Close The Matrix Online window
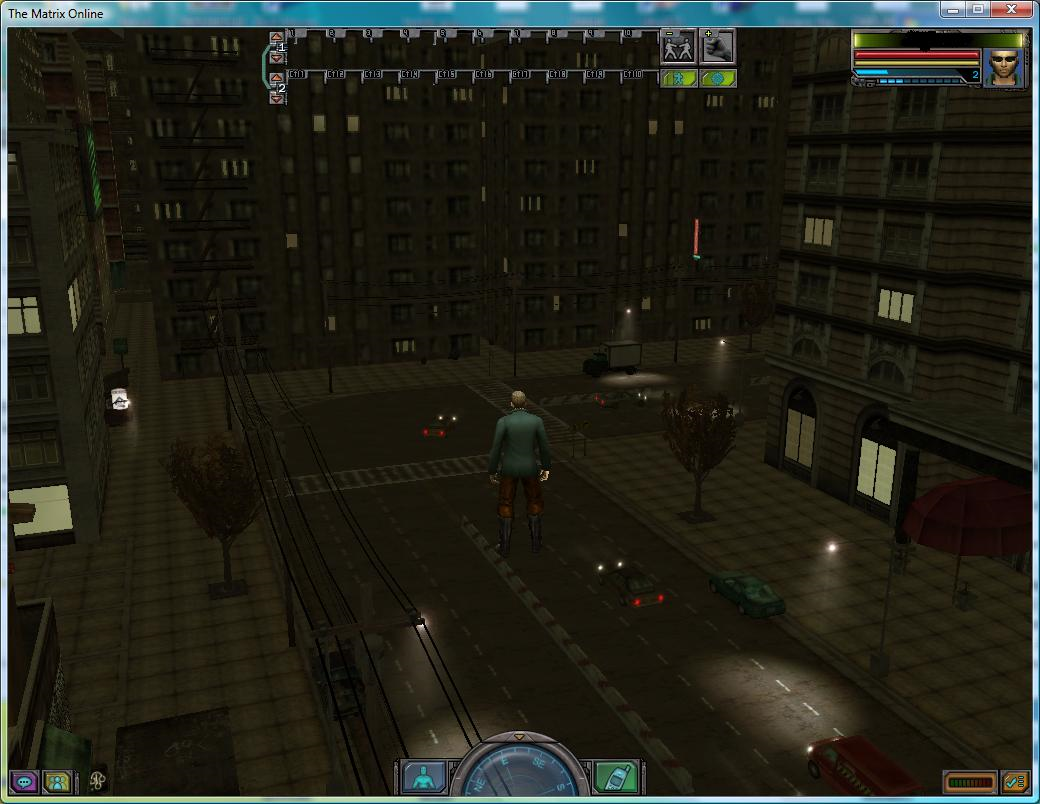The width and height of the screenshot is (1040, 804). tap(1013, 10)
